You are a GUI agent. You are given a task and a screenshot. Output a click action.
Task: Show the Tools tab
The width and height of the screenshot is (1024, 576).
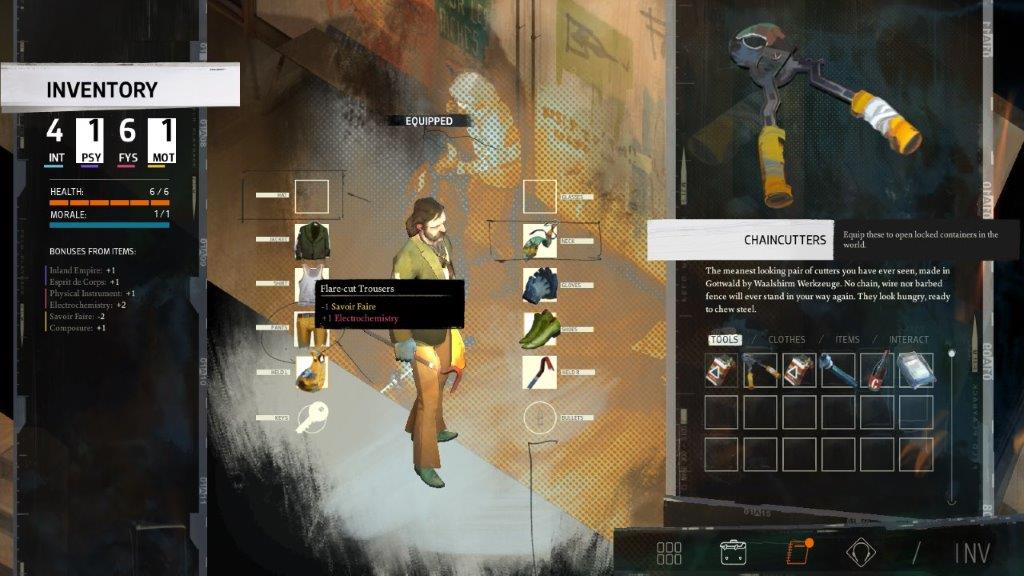(725, 340)
